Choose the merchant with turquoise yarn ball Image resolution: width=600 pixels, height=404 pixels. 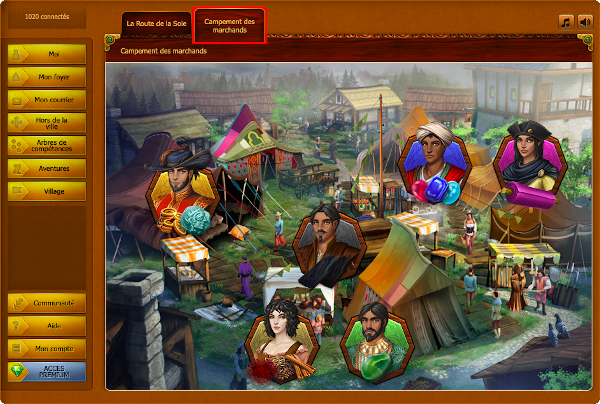point(182,197)
